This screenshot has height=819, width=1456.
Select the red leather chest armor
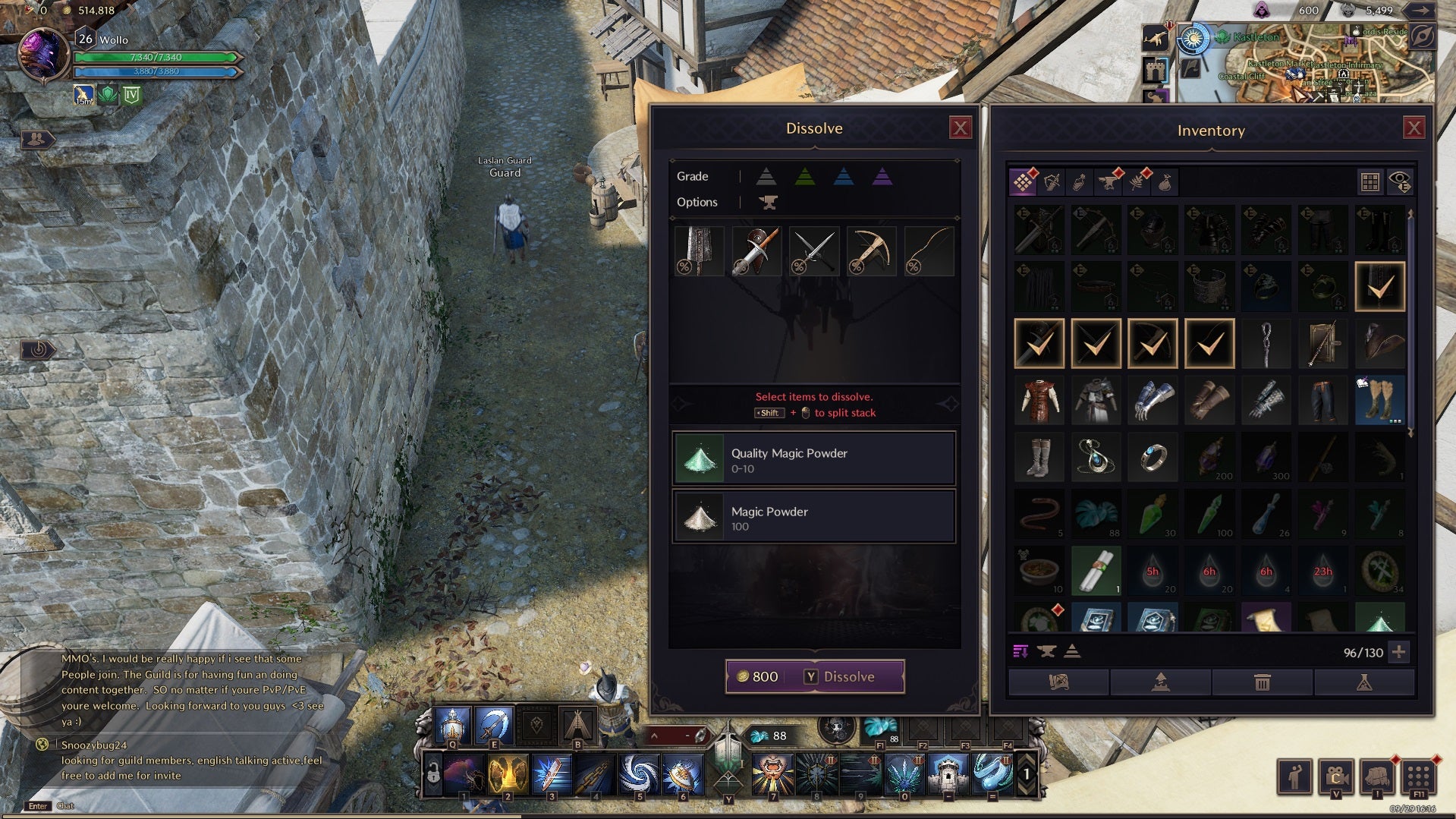click(1039, 401)
